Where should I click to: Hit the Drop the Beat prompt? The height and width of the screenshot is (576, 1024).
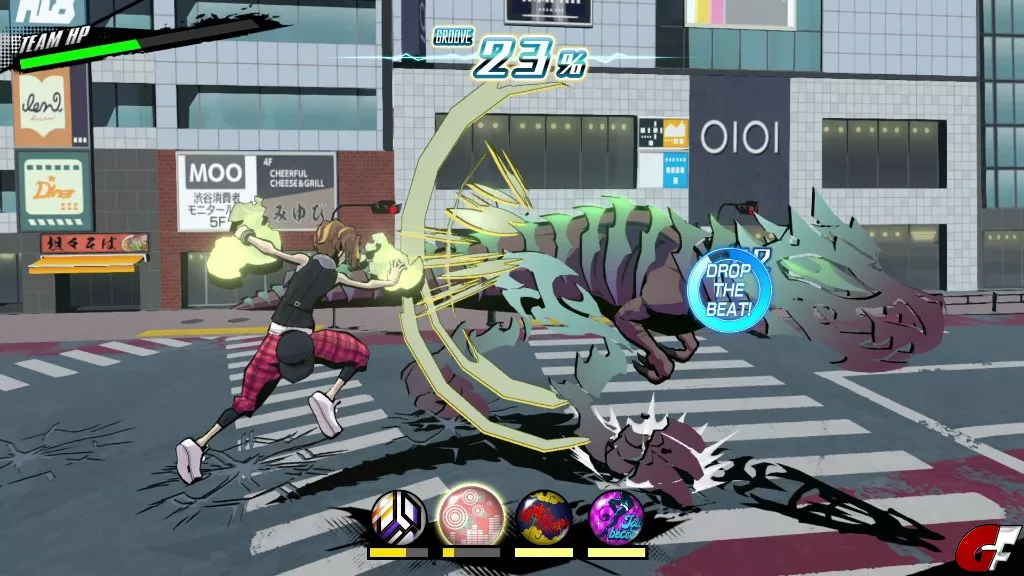tap(729, 291)
